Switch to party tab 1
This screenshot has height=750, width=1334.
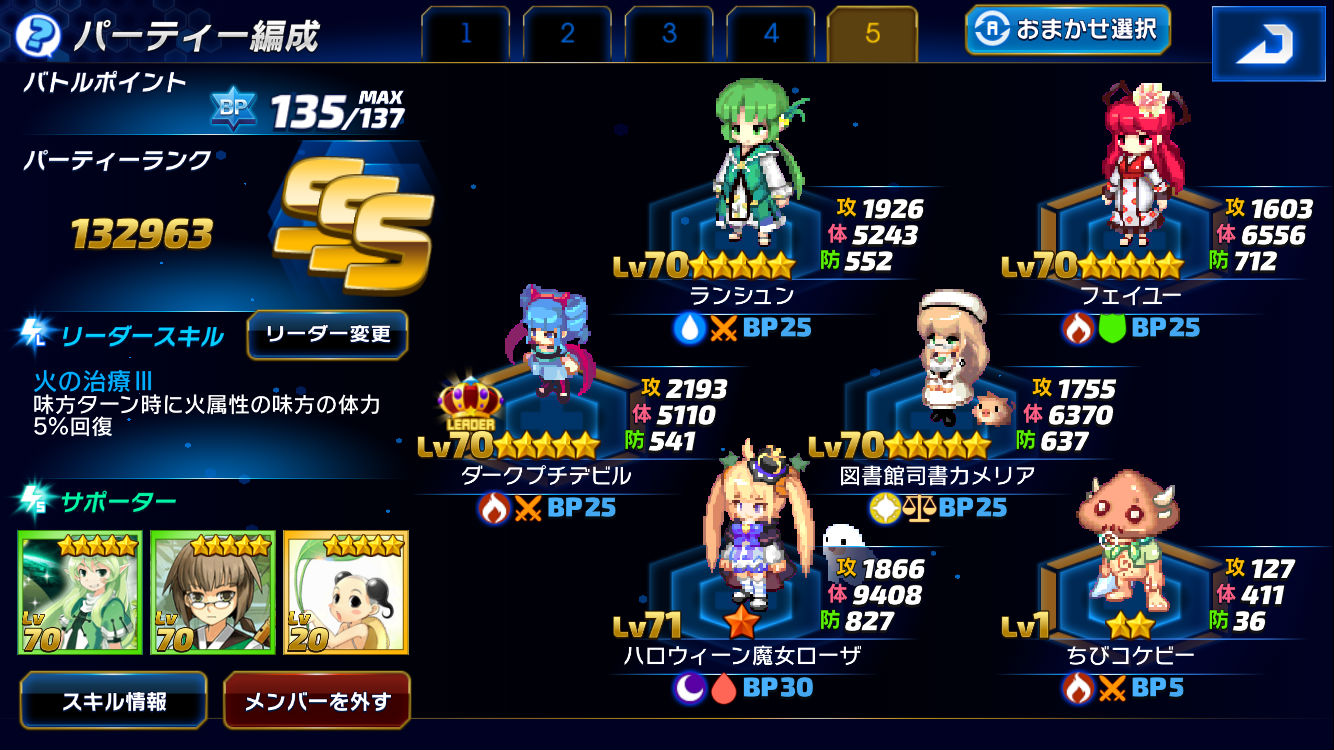tap(466, 34)
